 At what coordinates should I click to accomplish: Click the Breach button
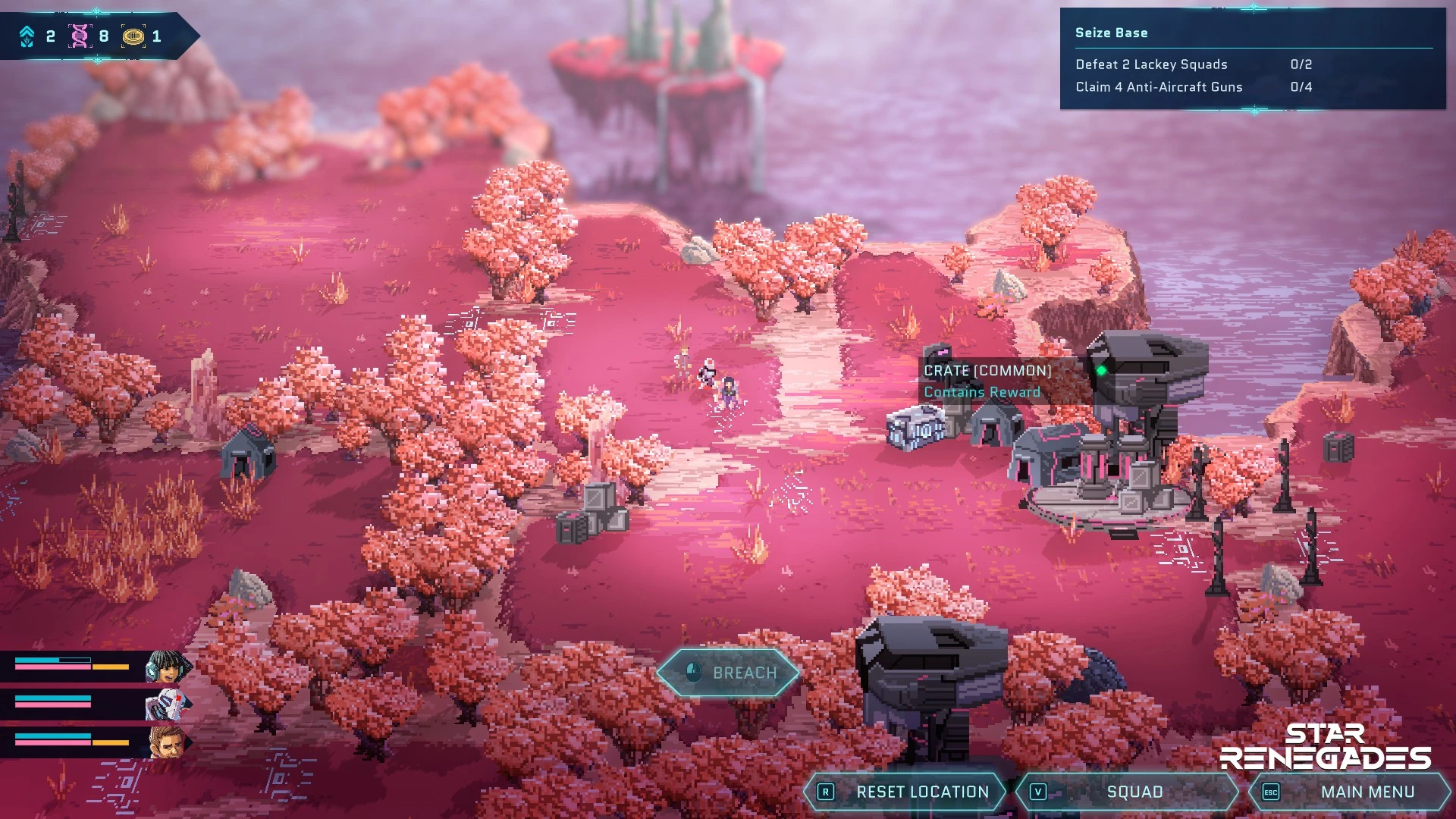coord(728,673)
